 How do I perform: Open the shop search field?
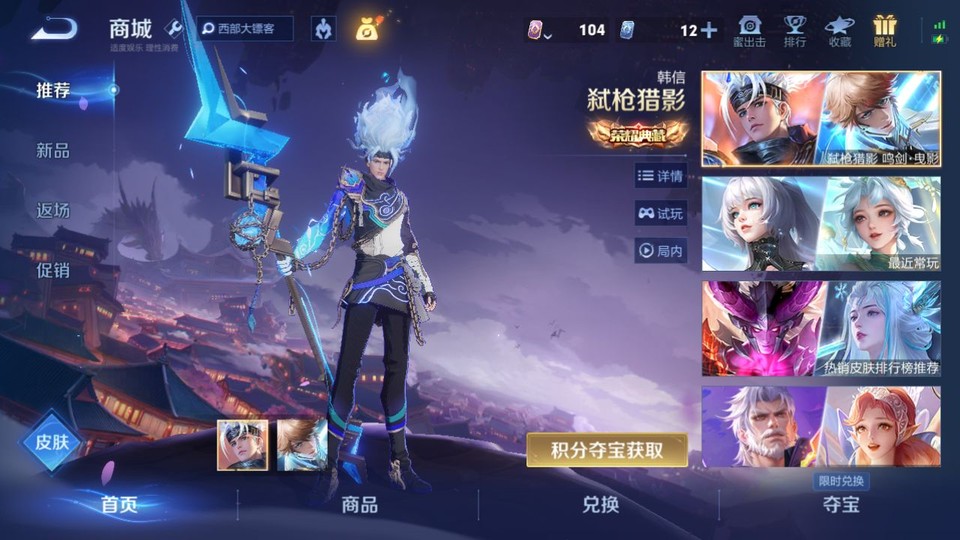click(245, 29)
